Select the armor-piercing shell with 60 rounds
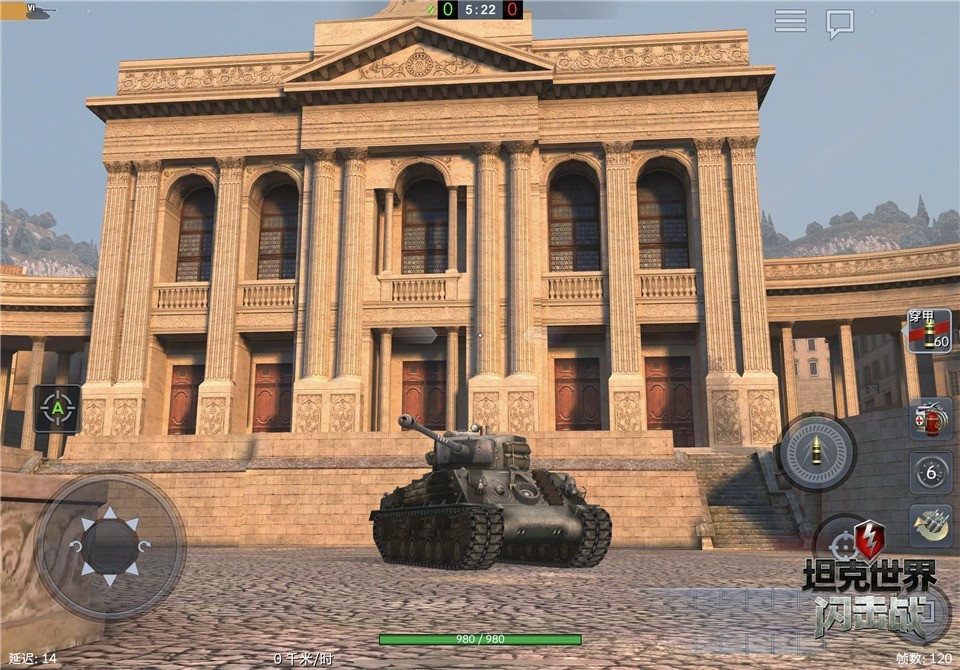 [x=929, y=331]
